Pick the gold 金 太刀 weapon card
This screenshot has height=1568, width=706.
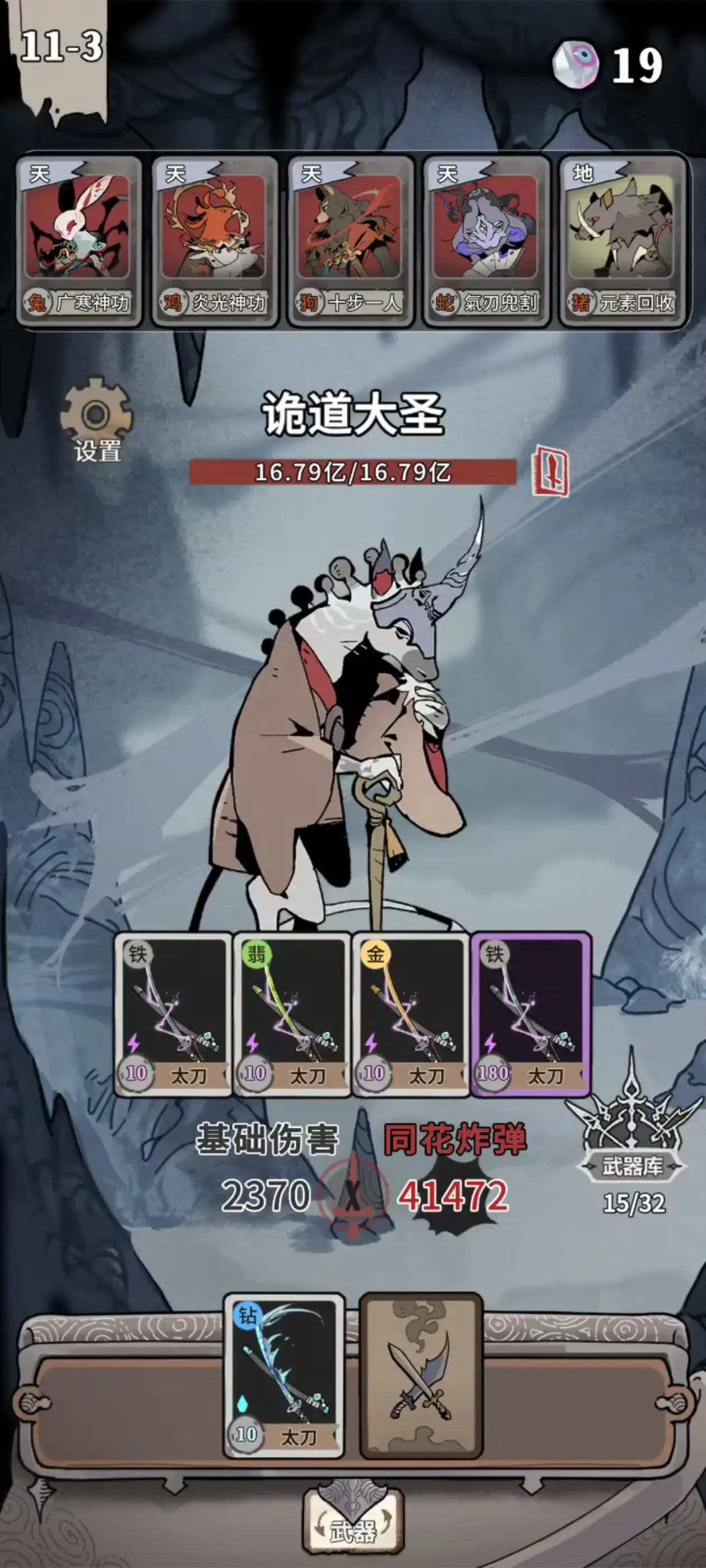pyautogui.click(x=411, y=1015)
